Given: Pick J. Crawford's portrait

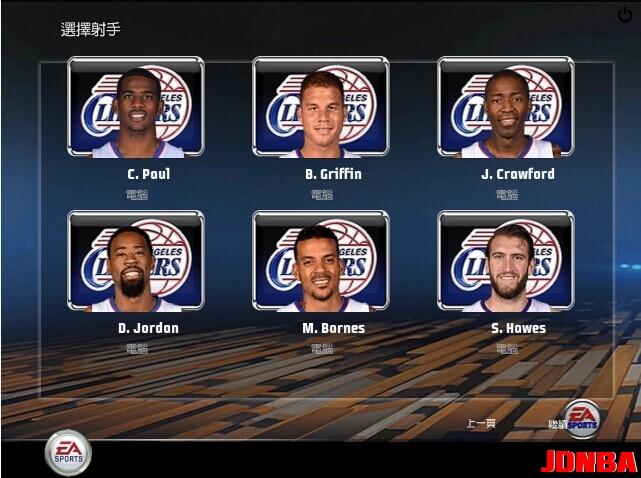Looking at the screenshot, I should [x=506, y=107].
